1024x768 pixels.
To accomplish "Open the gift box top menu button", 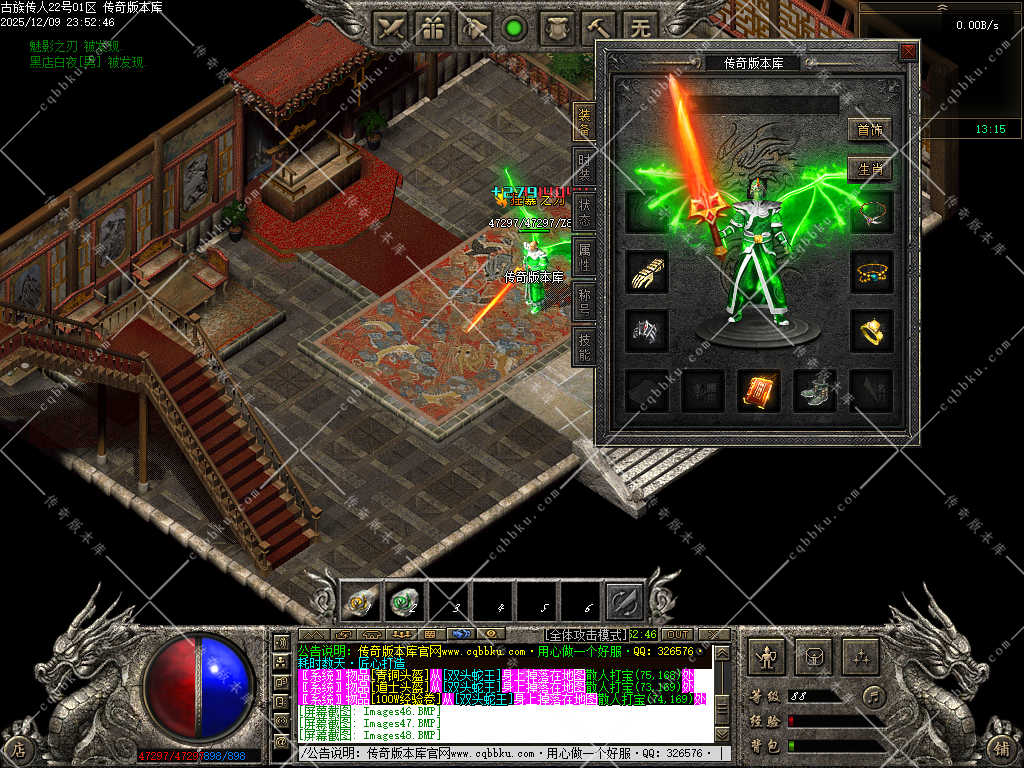I will [x=433, y=28].
